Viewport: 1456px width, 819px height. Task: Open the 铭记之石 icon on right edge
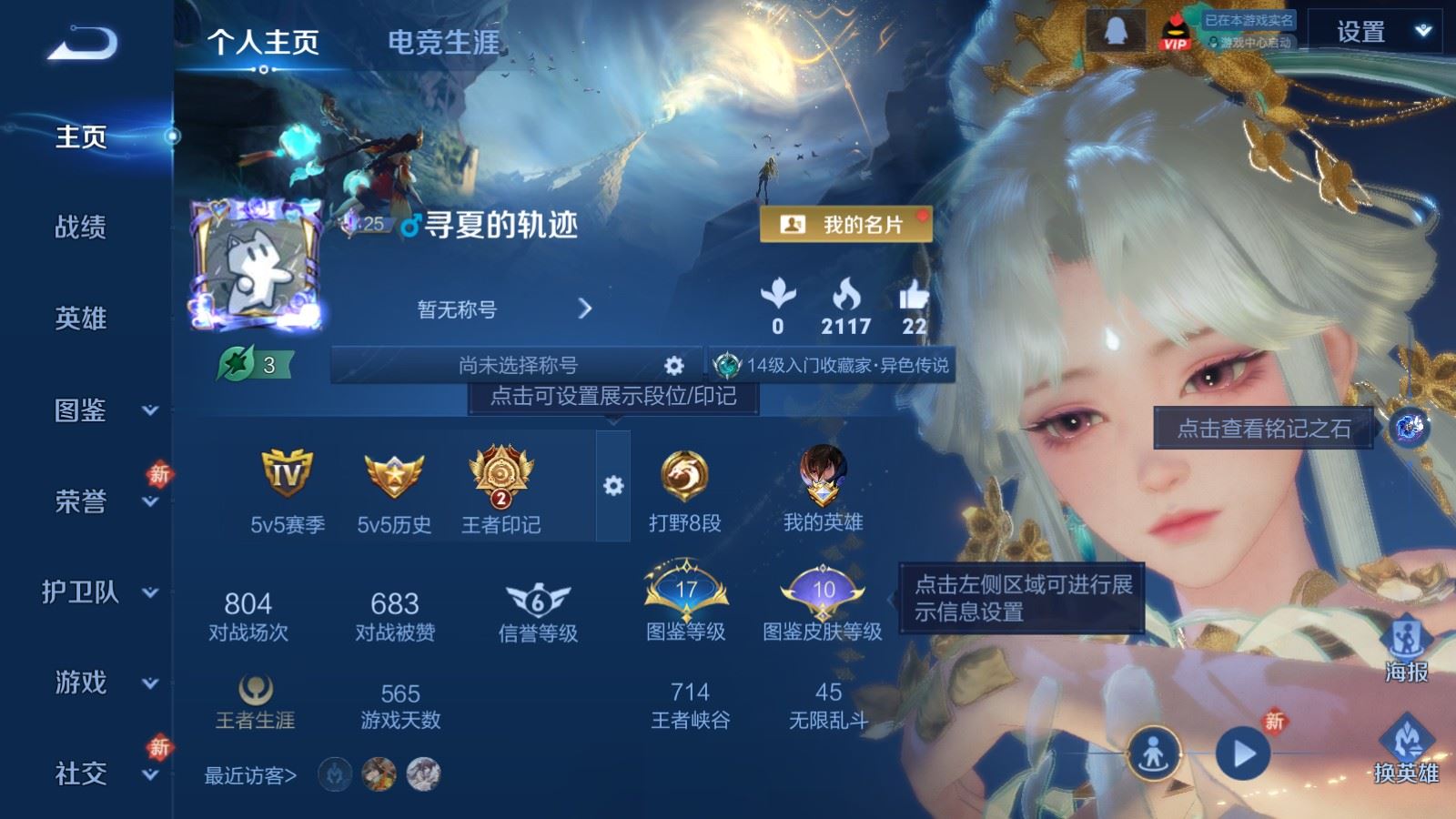[1410, 426]
